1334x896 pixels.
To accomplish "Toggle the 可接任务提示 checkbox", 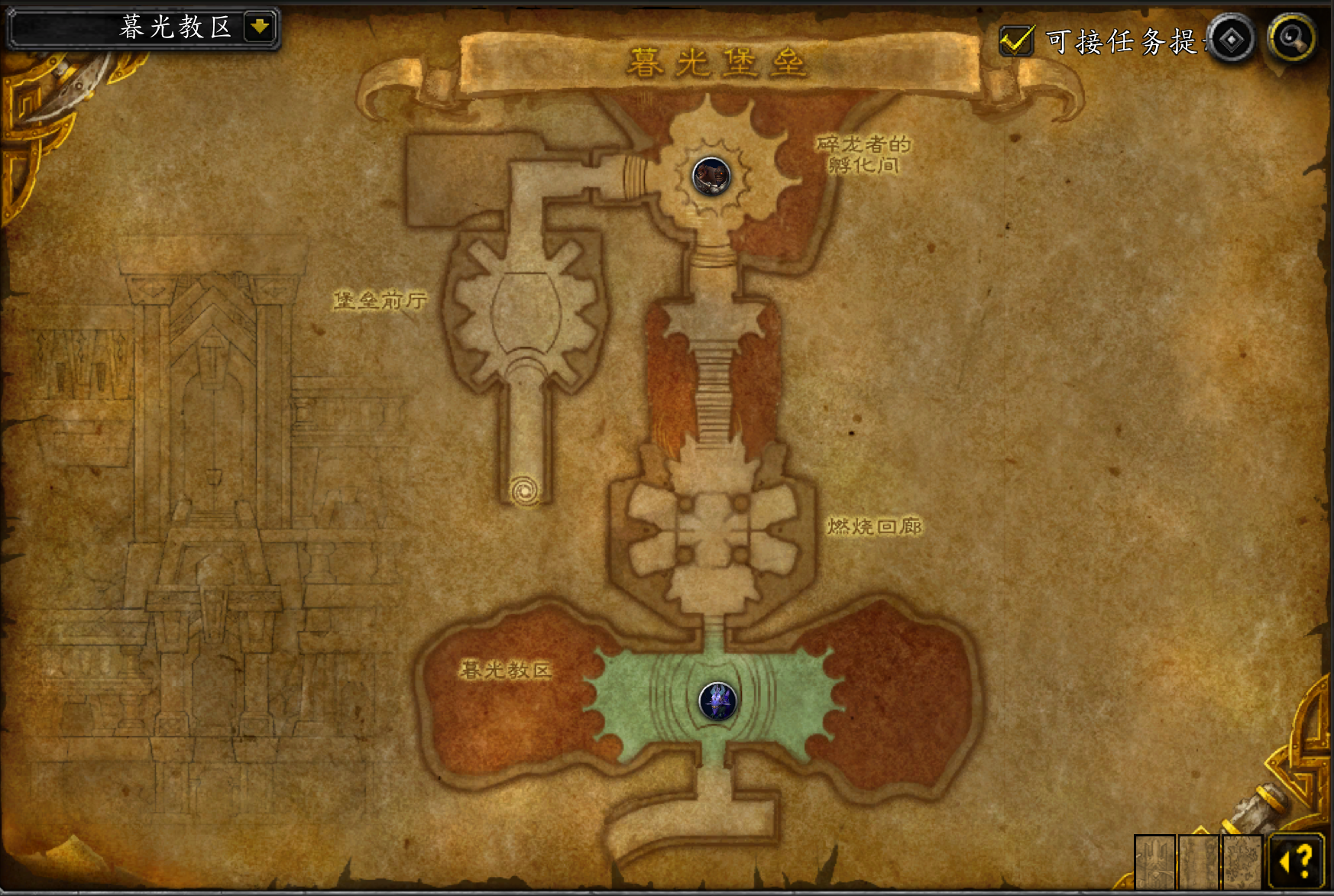I will point(1017,40).
